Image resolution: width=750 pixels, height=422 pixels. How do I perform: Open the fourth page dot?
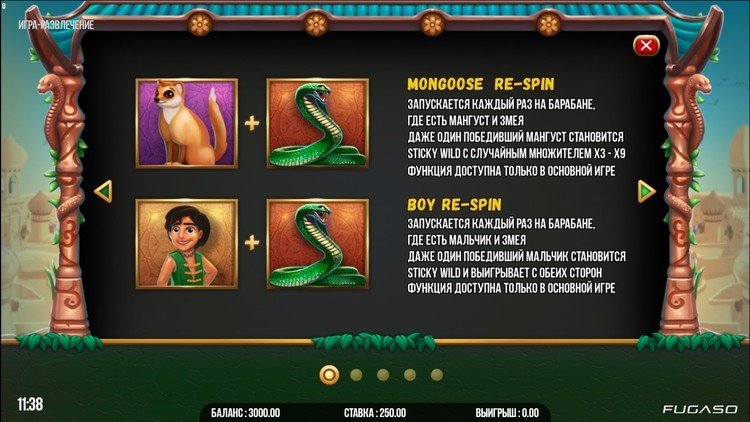pos(410,375)
